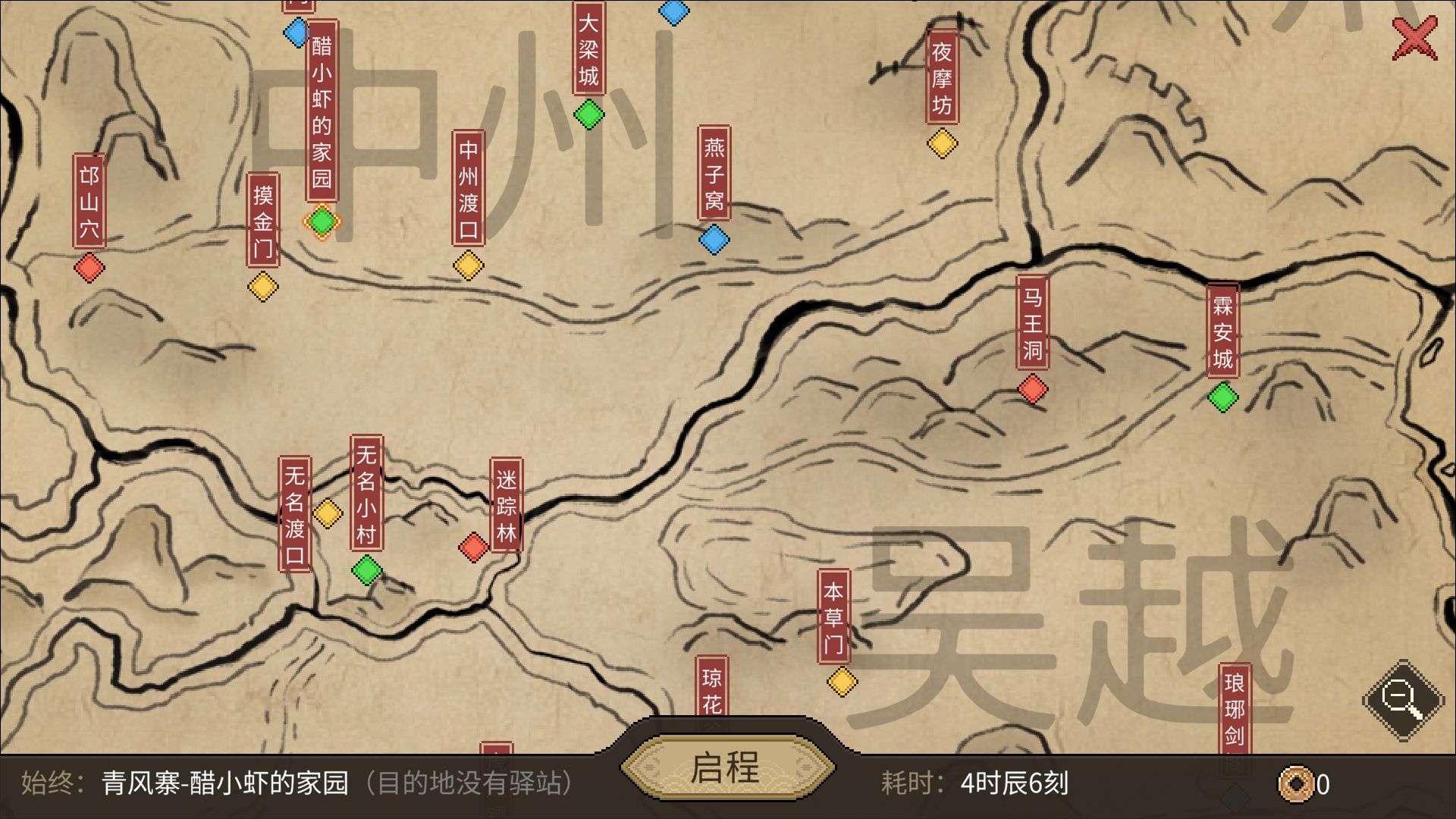The height and width of the screenshot is (819, 1456).
Task: Select the red marker at 马王洞
Action: [1033, 388]
